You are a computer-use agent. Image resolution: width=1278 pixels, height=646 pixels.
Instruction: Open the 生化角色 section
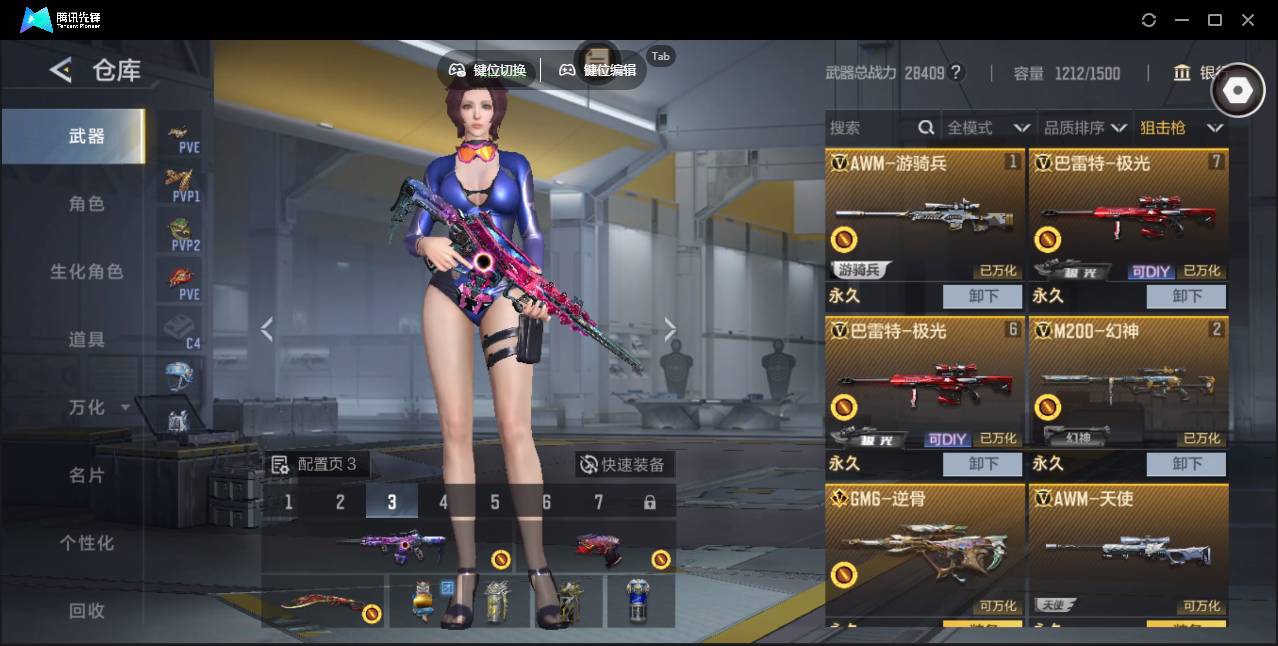pyautogui.click(x=86, y=272)
